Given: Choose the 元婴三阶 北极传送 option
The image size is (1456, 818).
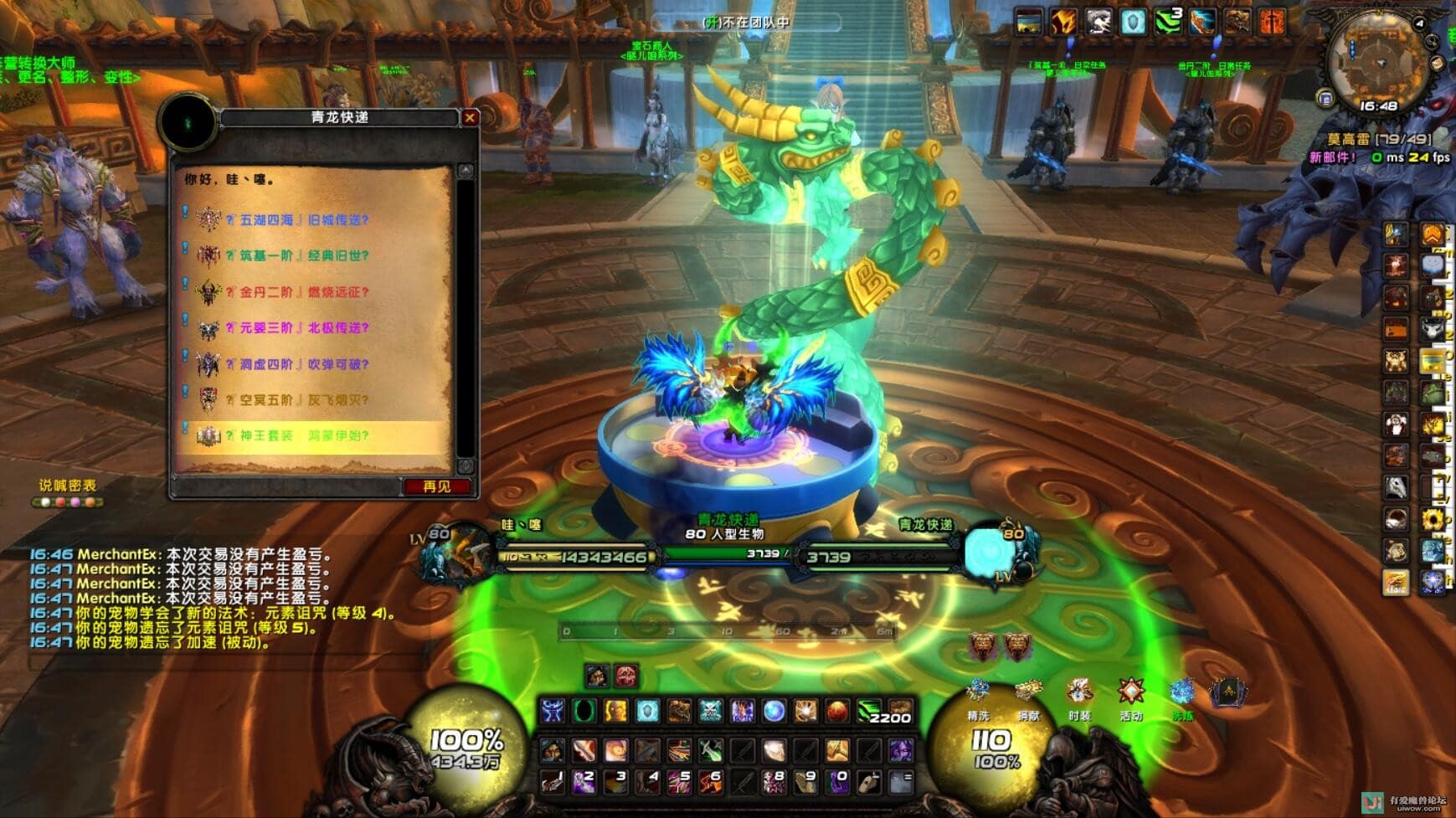Looking at the screenshot, I should [x=305, y=328].
